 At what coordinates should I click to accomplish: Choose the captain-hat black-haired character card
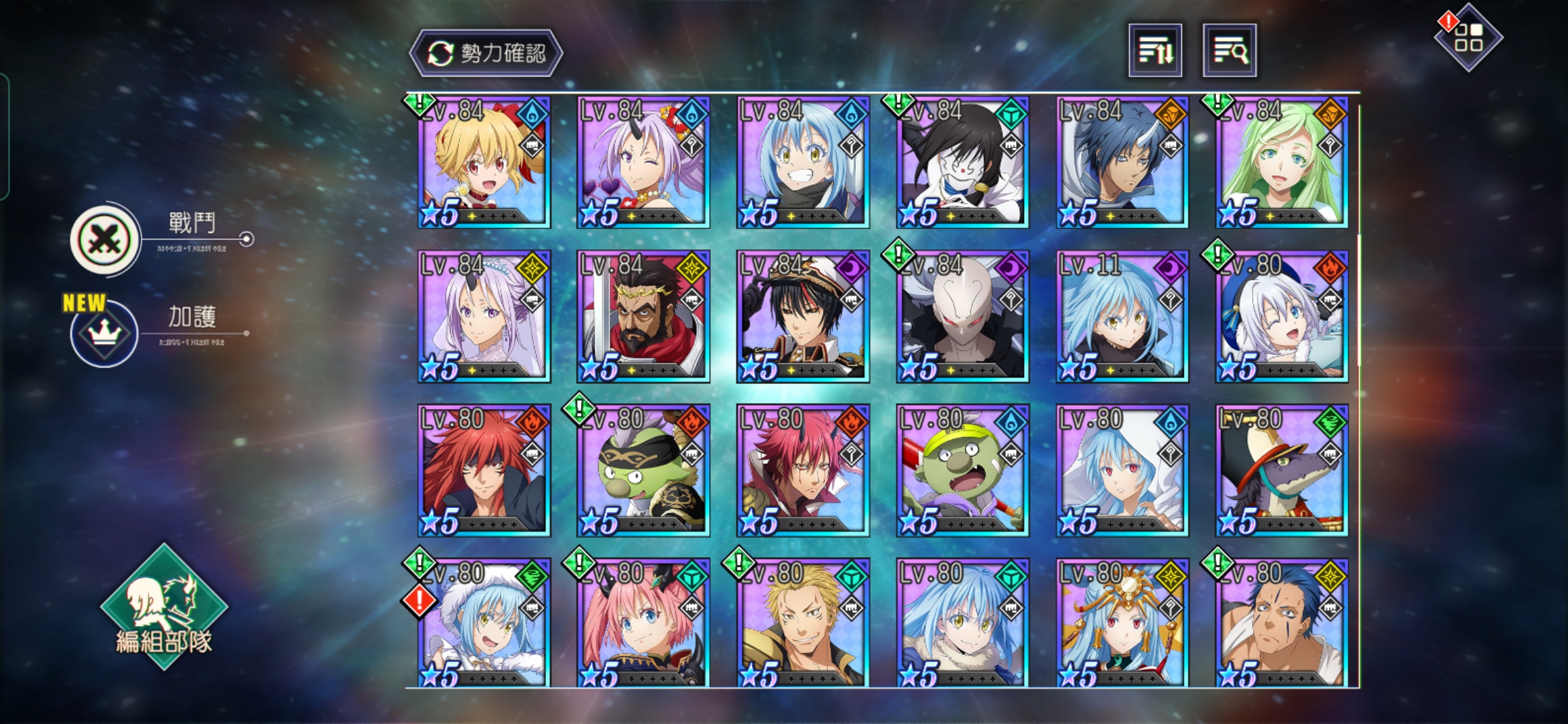click(x=803, y=316)
